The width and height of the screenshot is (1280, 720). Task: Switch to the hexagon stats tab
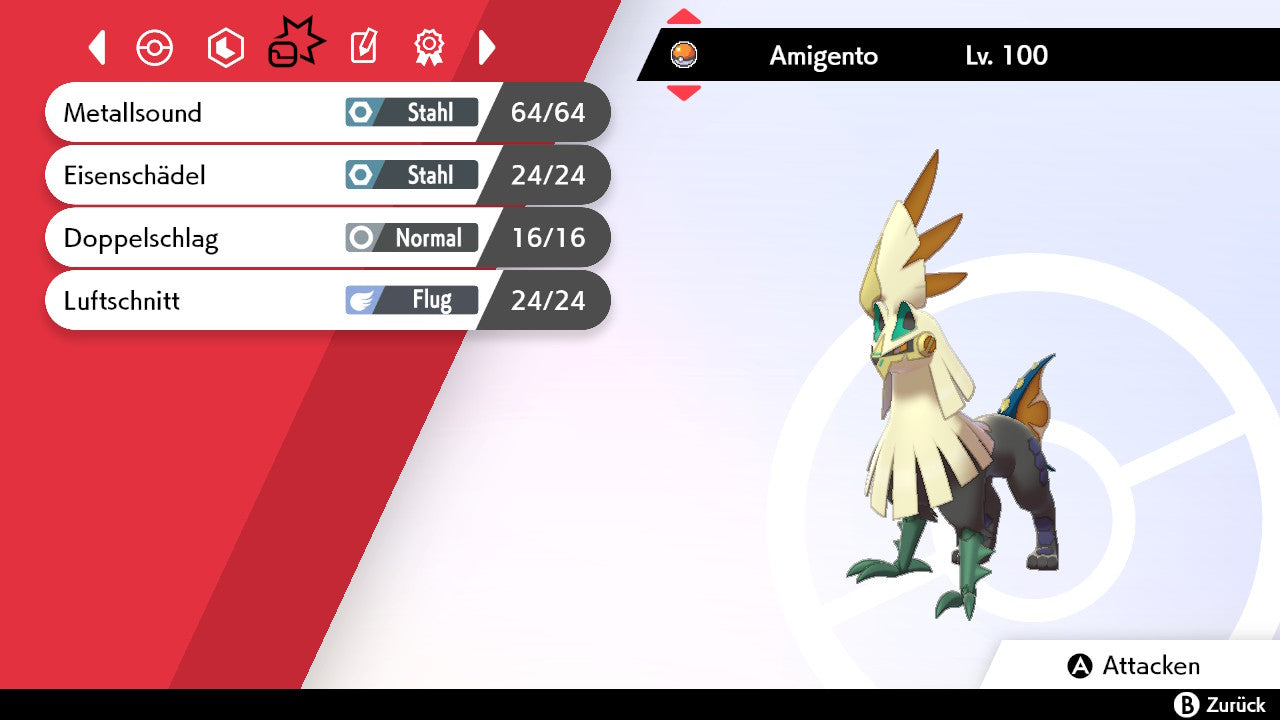point(225,48)
